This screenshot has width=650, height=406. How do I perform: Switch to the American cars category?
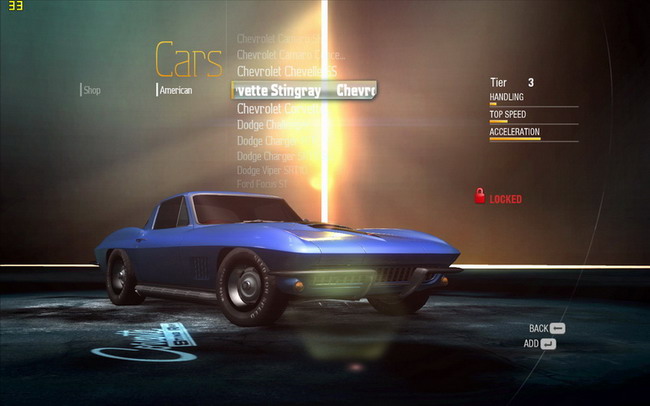click(x=176, y=90)
